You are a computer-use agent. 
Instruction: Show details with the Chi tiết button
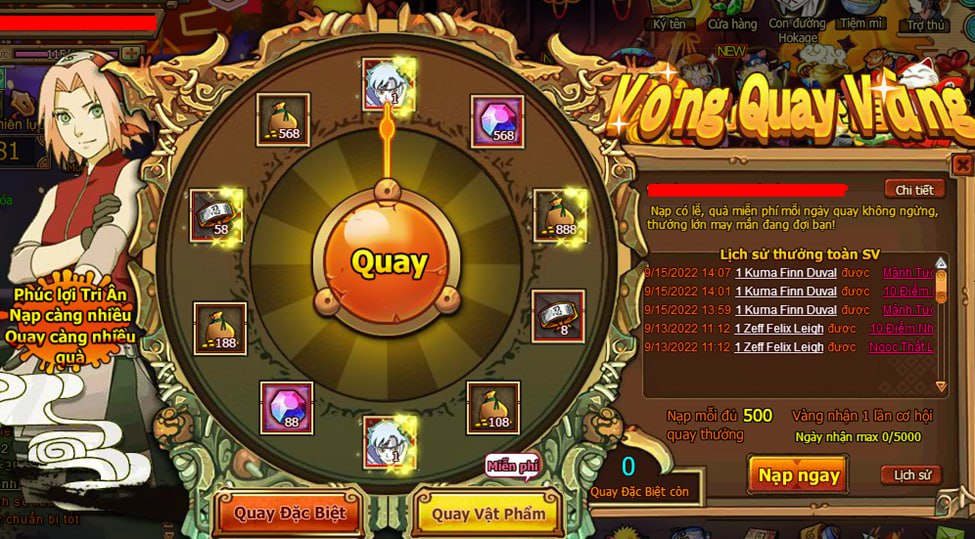click(913, 190)
